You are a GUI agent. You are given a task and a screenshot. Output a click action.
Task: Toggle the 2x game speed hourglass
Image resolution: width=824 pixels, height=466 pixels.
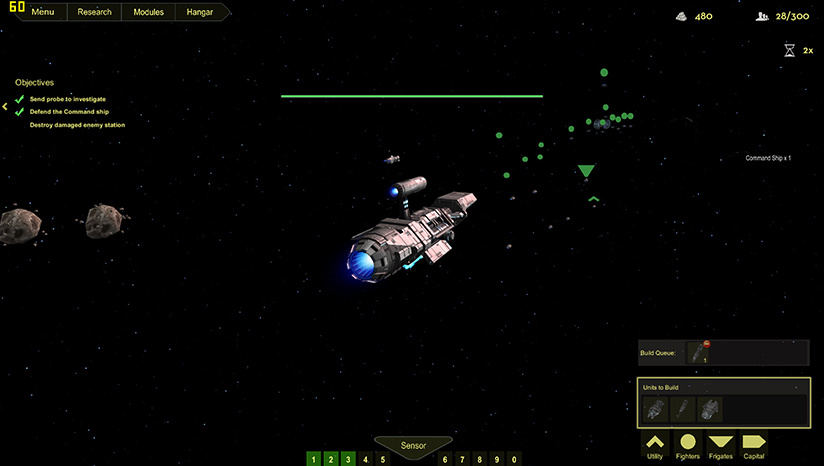click(x=790, y=49)
